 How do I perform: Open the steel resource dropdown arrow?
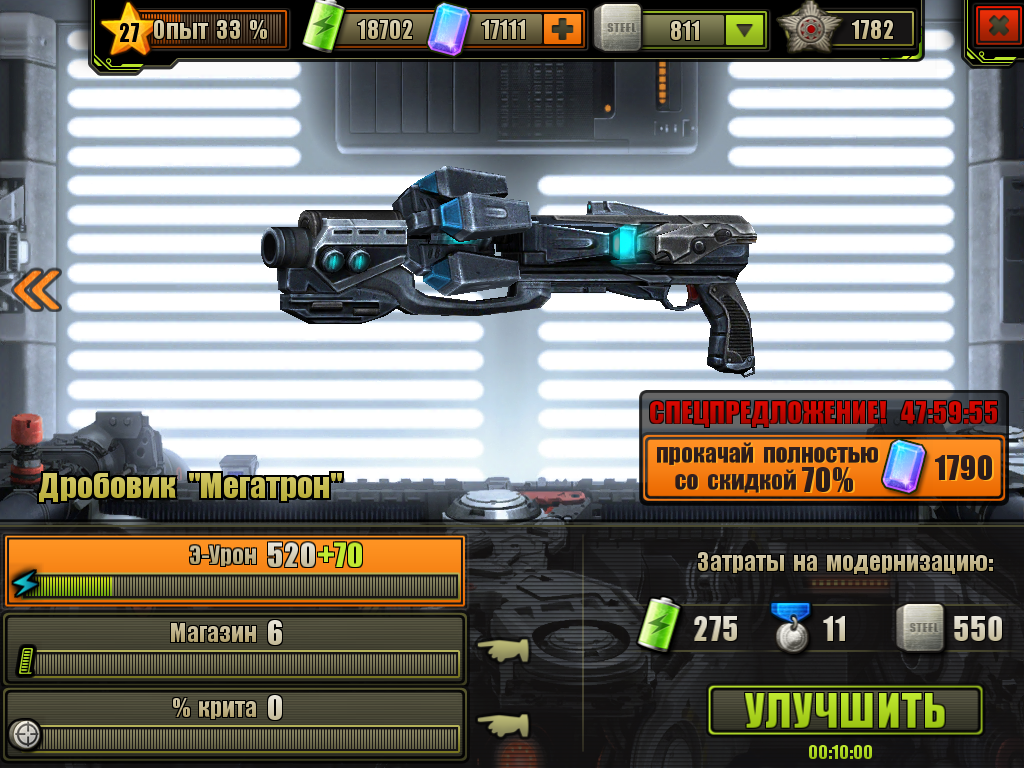[x=743, y=31]
